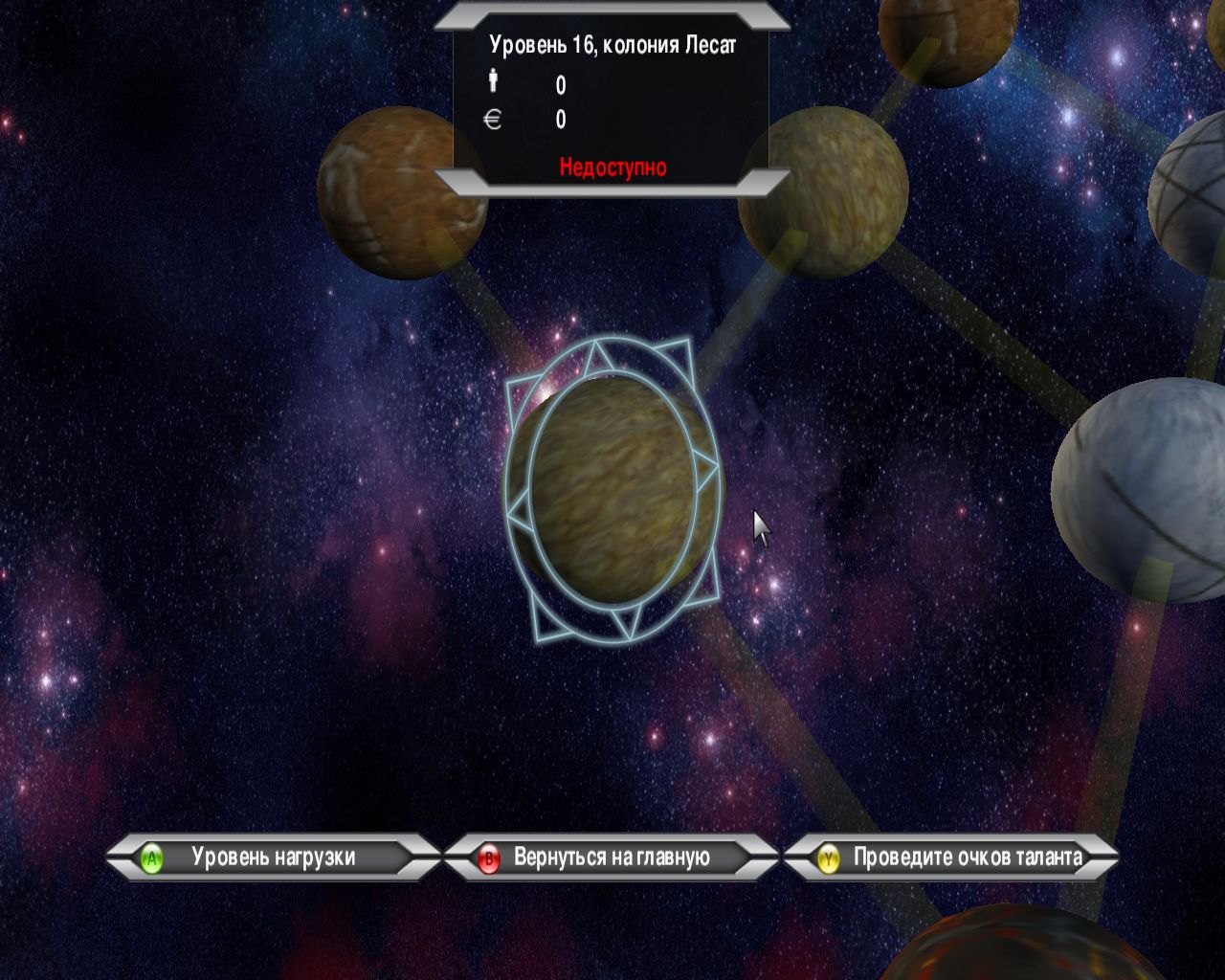Click the population figure icon in info panel

pyautogui.click(x=492, y=81)
